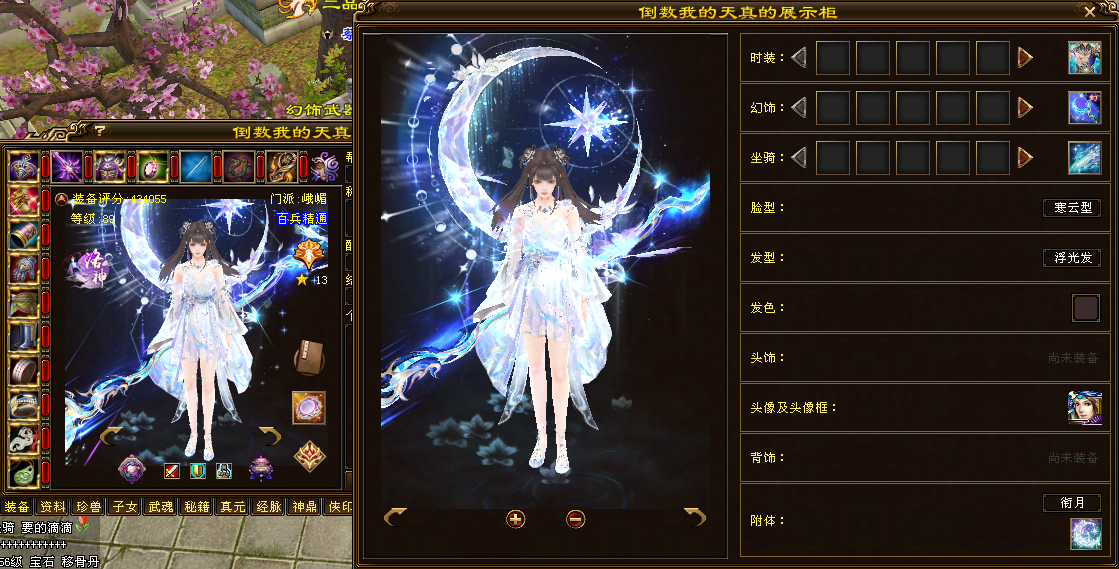This screenshot has height=569, width=1119.
Task: Page right in the 坐骑 mount row
Action: [x=1025, y=157]
